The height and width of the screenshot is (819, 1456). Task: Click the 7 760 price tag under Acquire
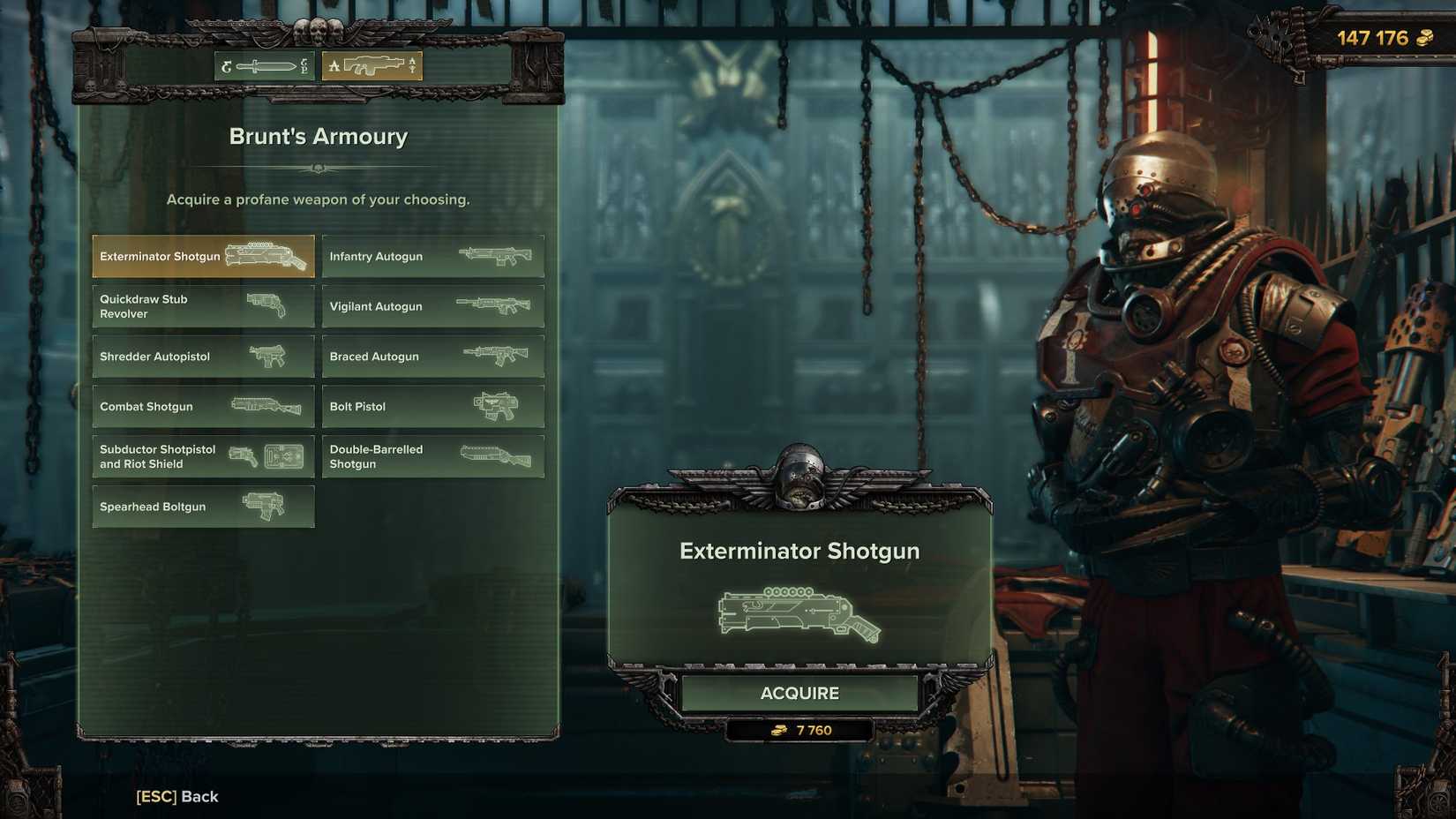(799, 729)
